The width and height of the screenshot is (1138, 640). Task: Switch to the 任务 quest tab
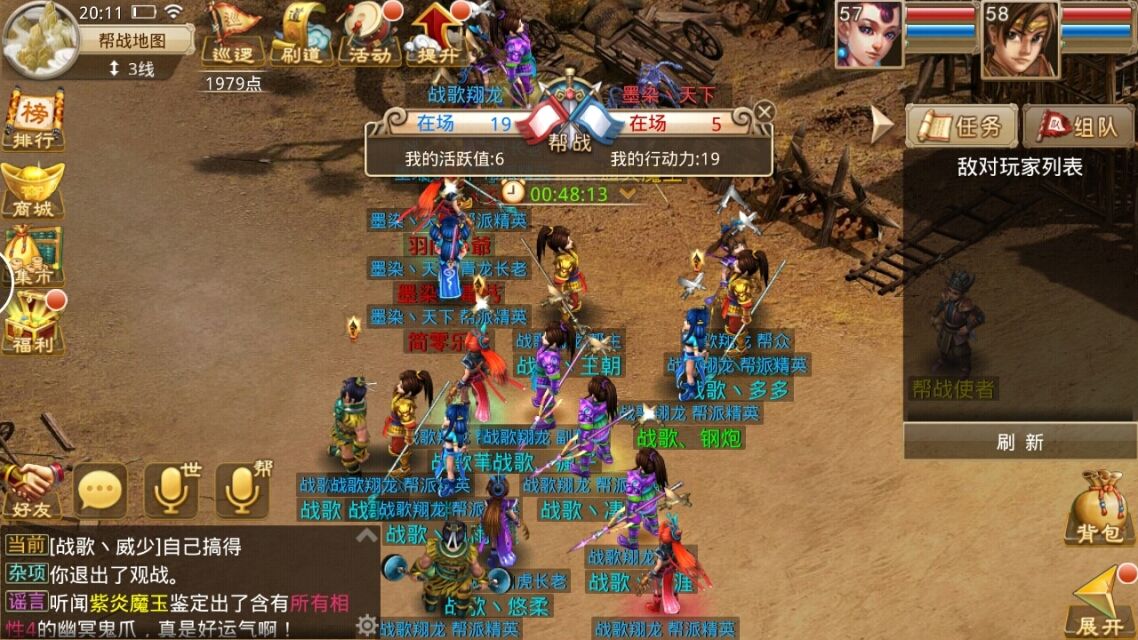[962, 126]
